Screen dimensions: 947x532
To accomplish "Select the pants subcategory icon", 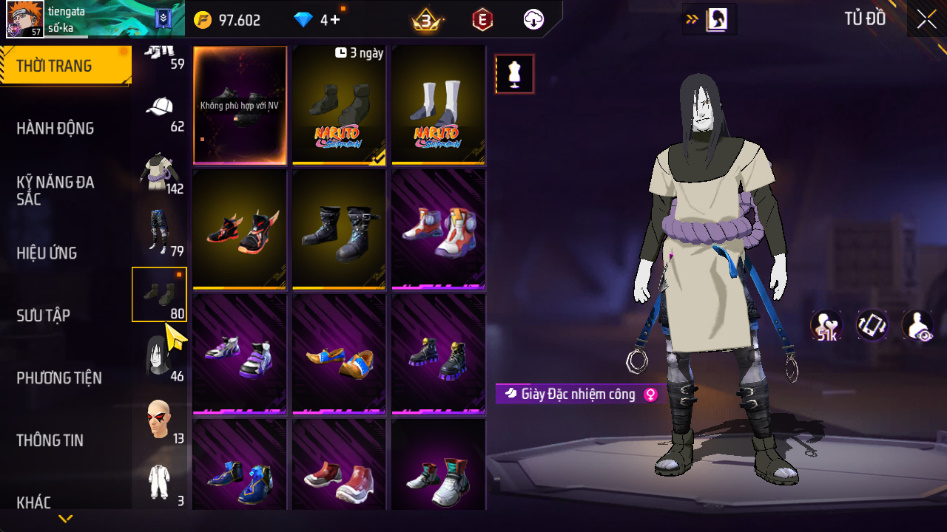I will click(160, 232).
